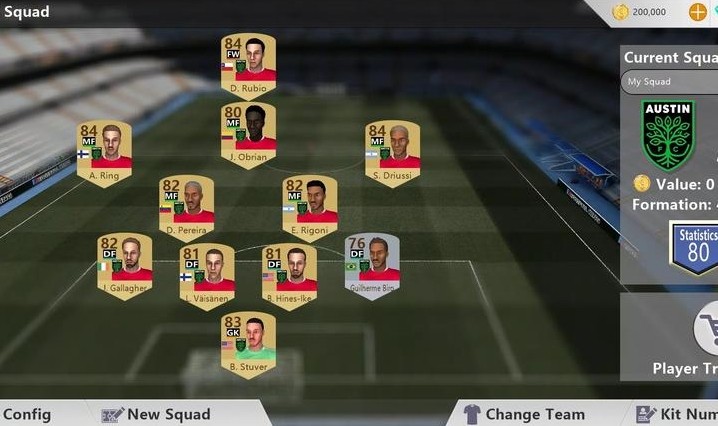
Task: Select goalkeeper B. Stuver card
Action: click(248, 343)
